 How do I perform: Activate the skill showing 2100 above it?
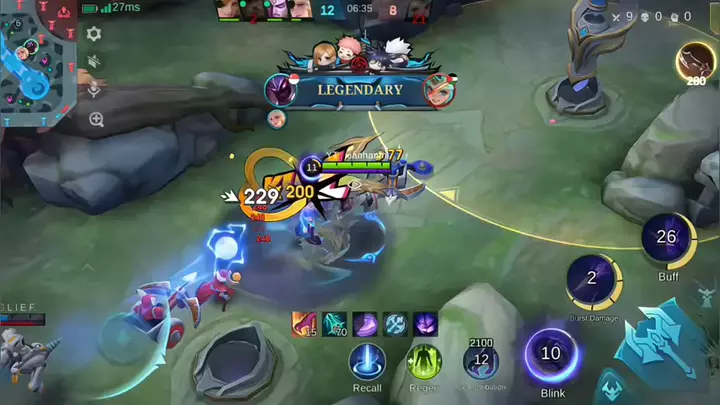(x=481, y=360)
